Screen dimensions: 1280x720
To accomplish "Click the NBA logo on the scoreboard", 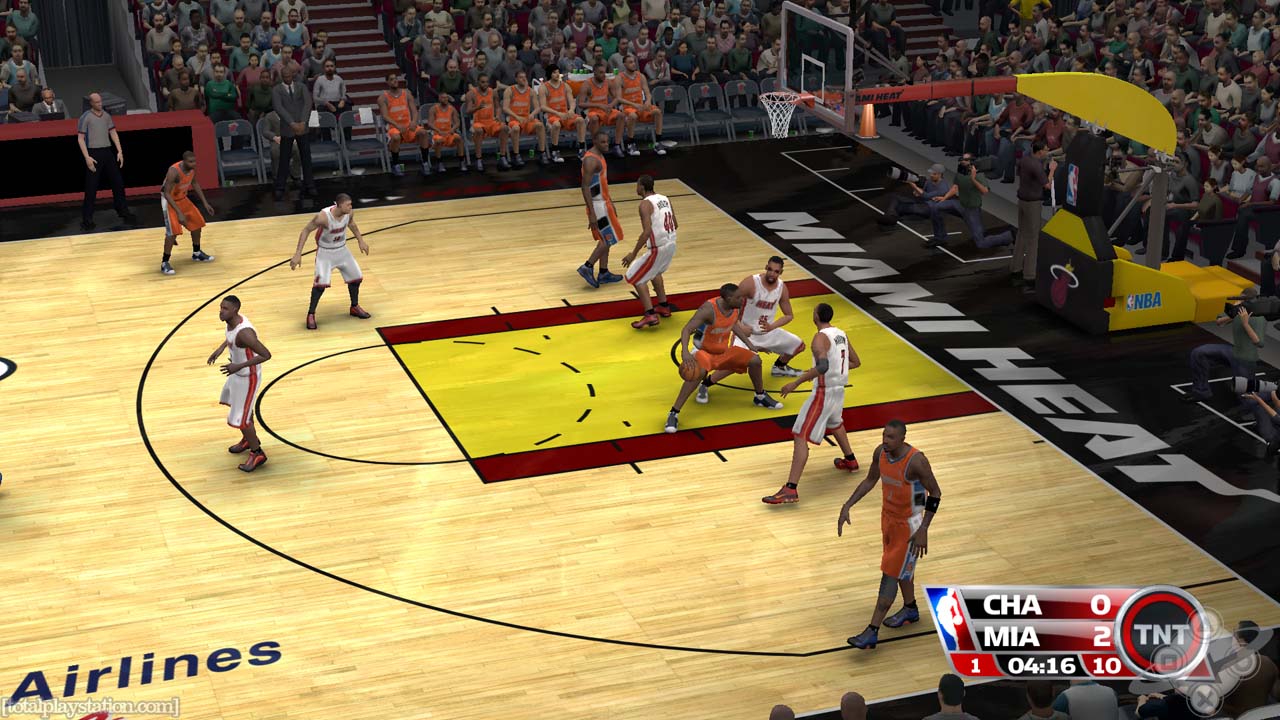I will [x=949, y=617].
